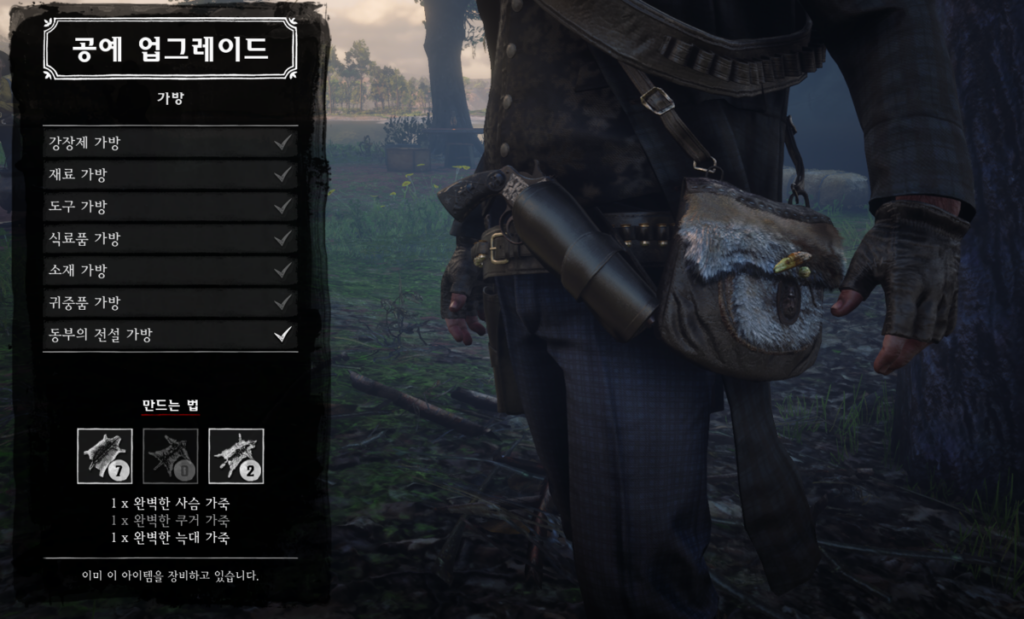Click the perfect deer pelt ingredient icon
The width and height of the screenshot is (1024, 619).
tap(105, 456)
